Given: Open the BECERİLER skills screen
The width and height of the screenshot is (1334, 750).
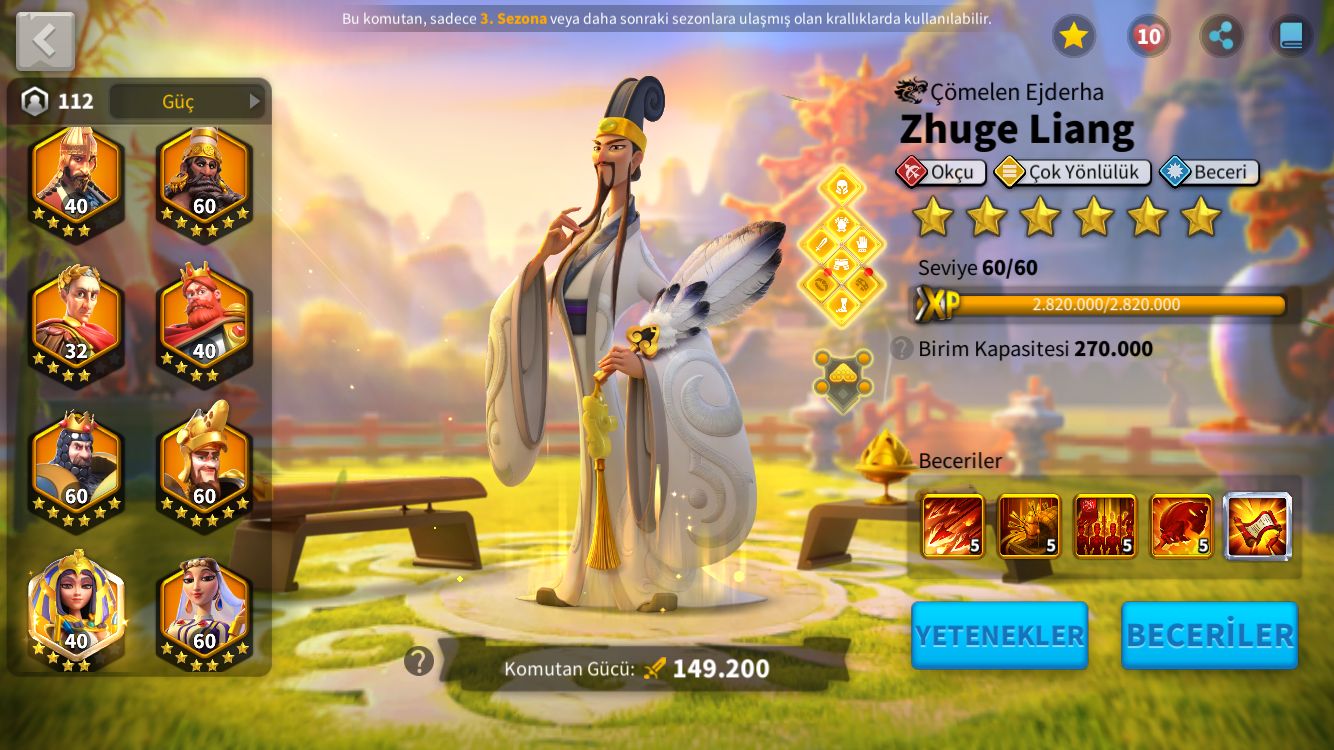Looking at the screenshot, I should point(1209,635).
